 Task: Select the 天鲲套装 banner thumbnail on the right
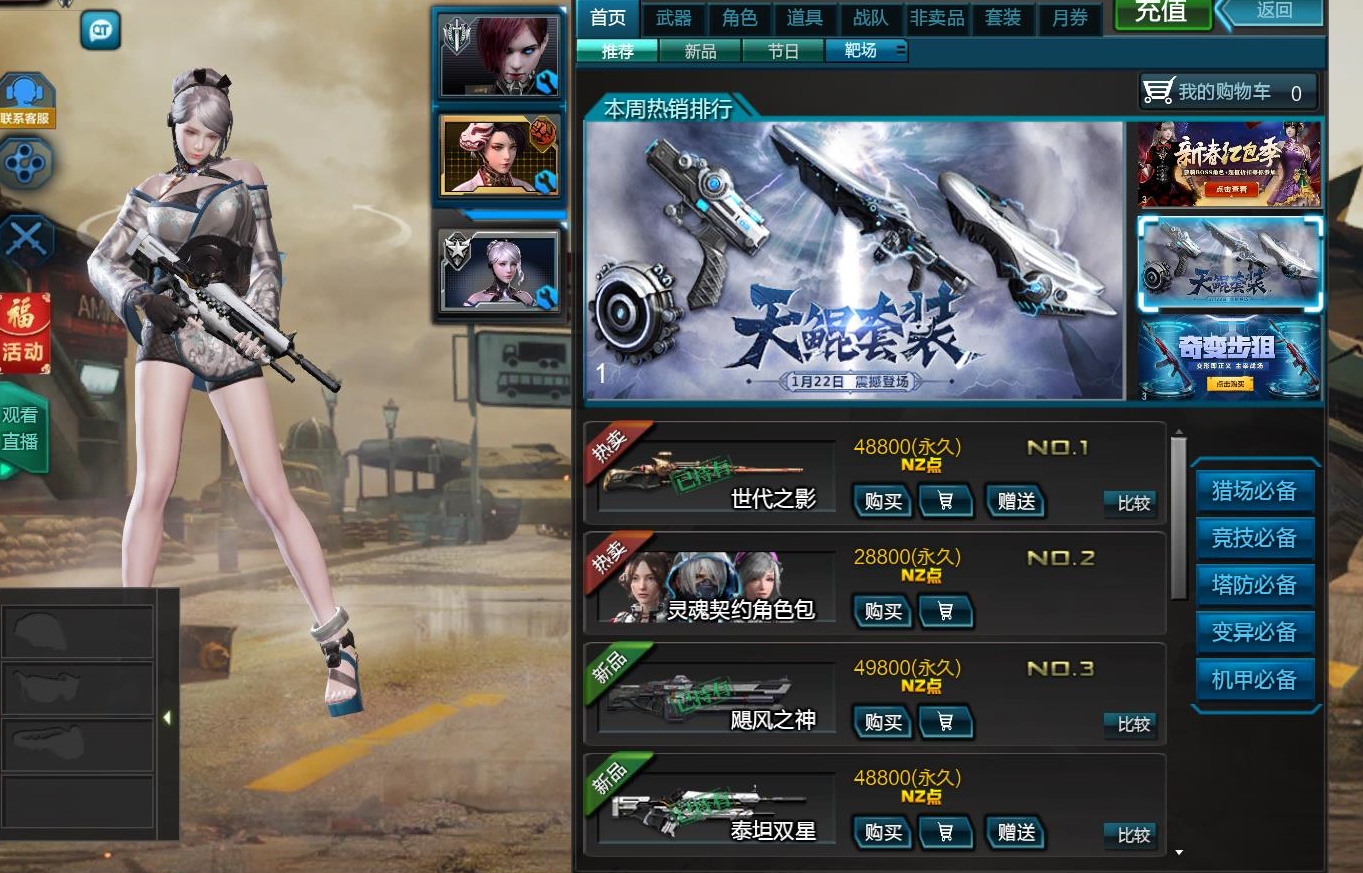pyautogui.click(x=1229, y=263)
